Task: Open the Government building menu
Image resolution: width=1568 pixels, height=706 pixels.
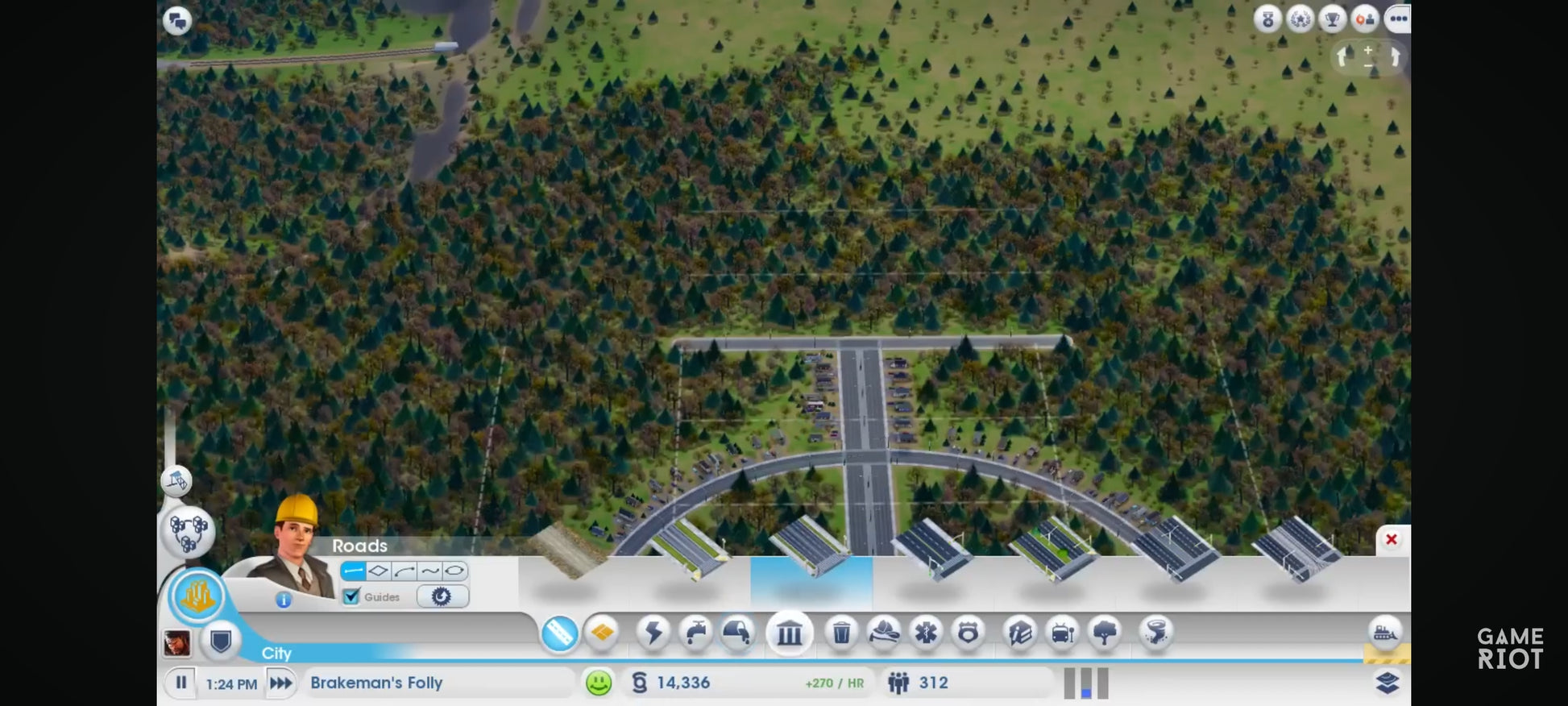Action: (x=790, y=633)
